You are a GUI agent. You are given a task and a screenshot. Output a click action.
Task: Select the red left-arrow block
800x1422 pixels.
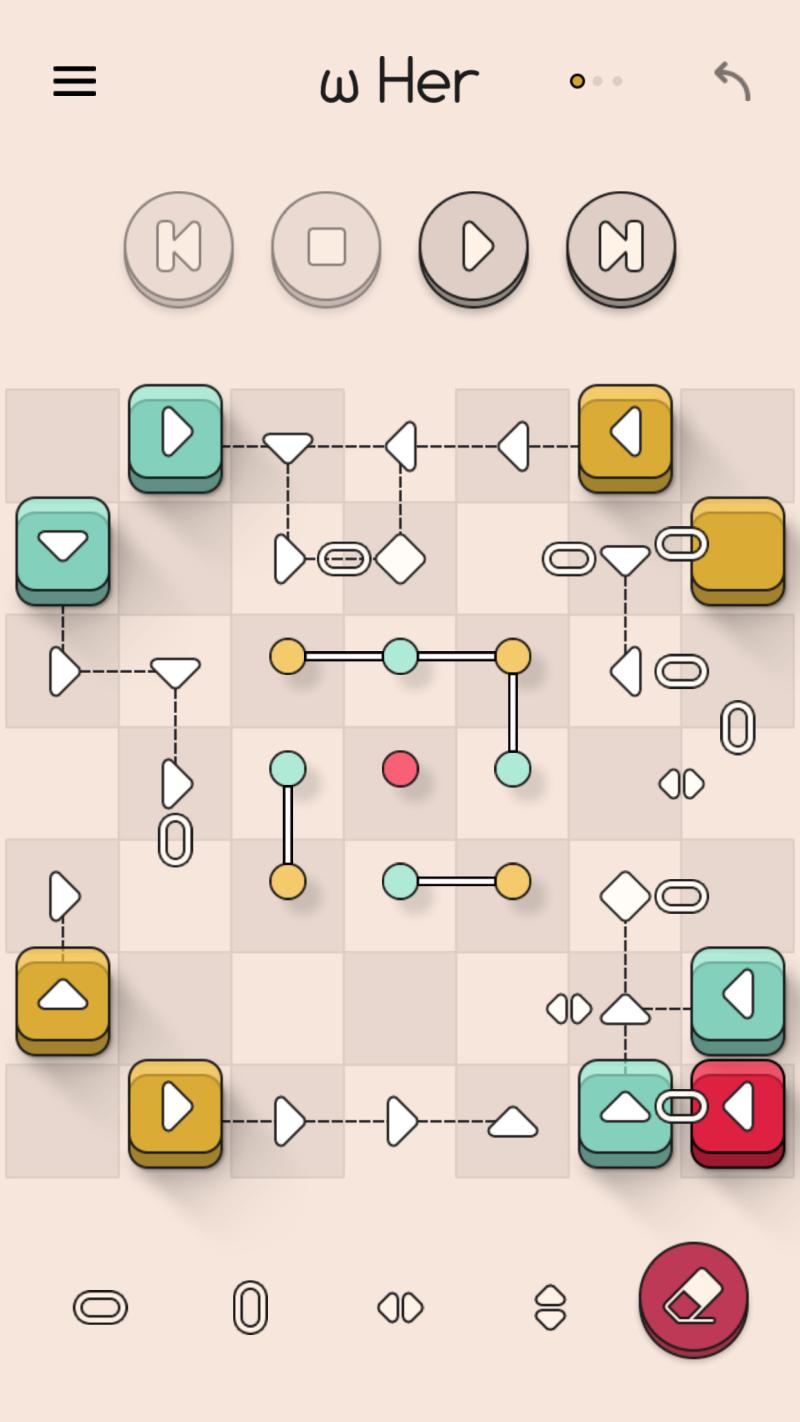(x=738, y=1108)
